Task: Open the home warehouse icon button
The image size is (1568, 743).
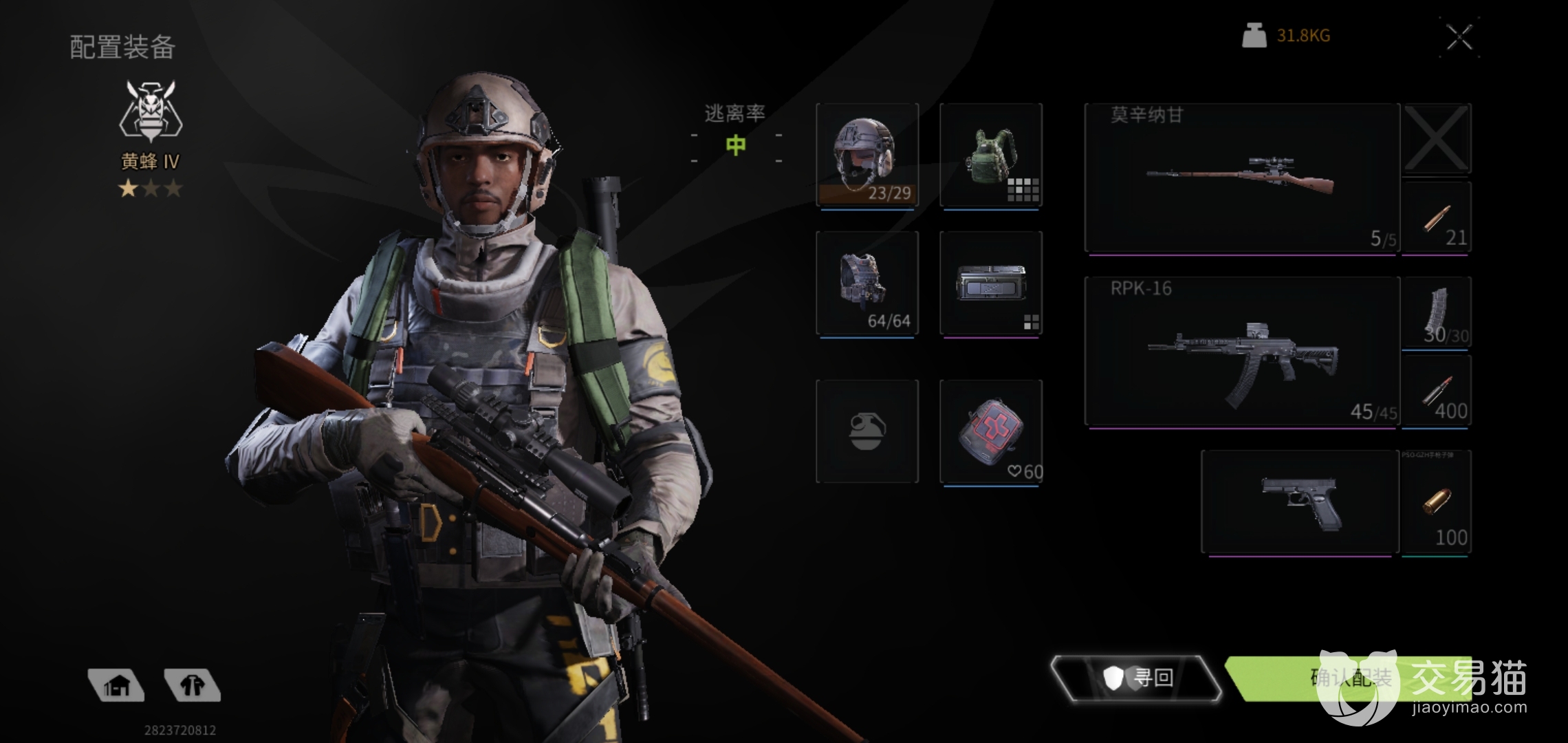Action: click(x=116, y=685)
